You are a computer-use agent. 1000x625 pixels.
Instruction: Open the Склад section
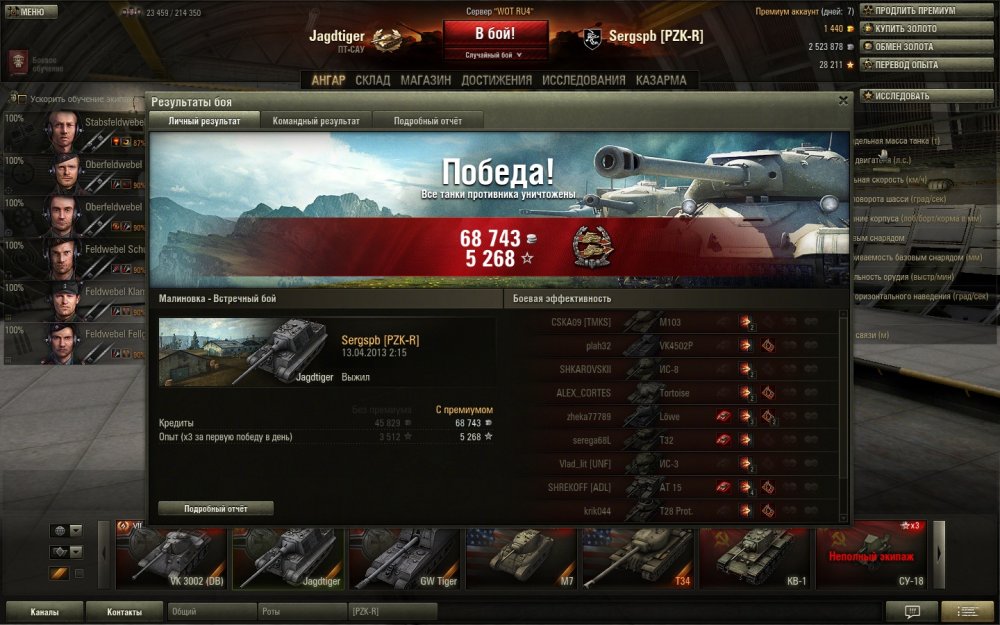[x=373, y=80]
